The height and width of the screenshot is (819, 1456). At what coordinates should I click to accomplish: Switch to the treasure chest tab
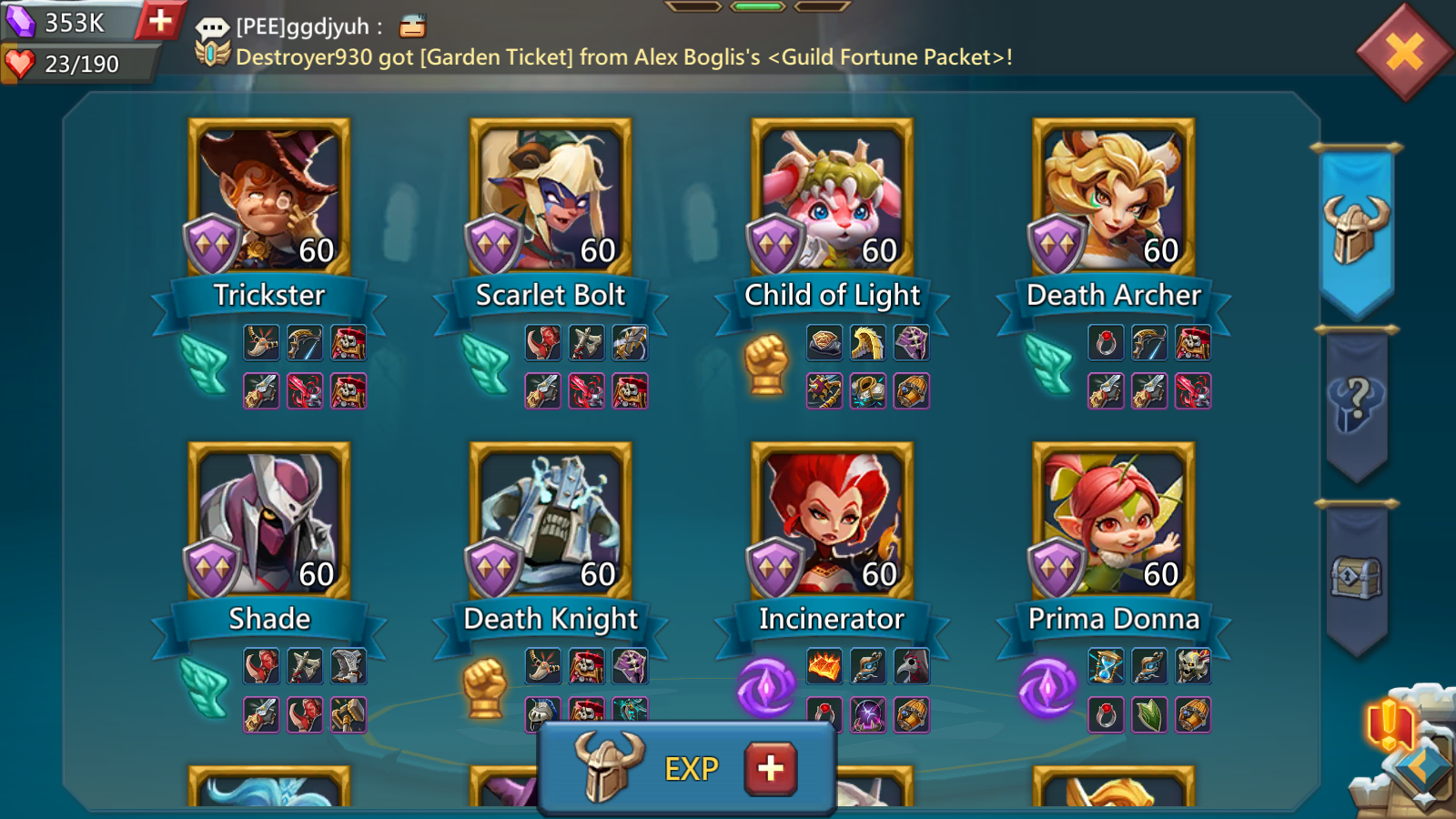[x=1356, y=577]
